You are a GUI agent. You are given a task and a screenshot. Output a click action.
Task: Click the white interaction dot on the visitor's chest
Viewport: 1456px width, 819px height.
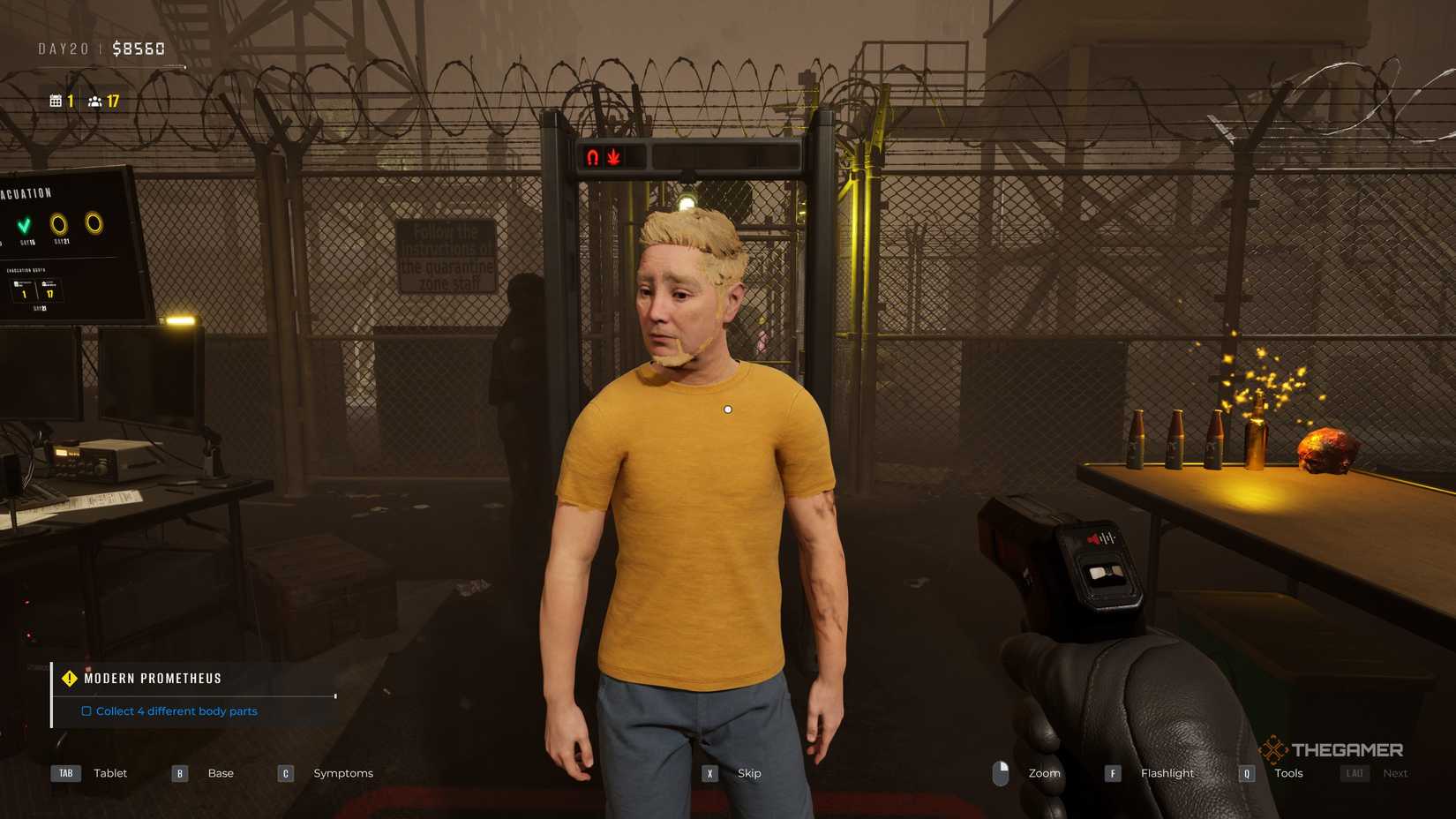(727, 408)
